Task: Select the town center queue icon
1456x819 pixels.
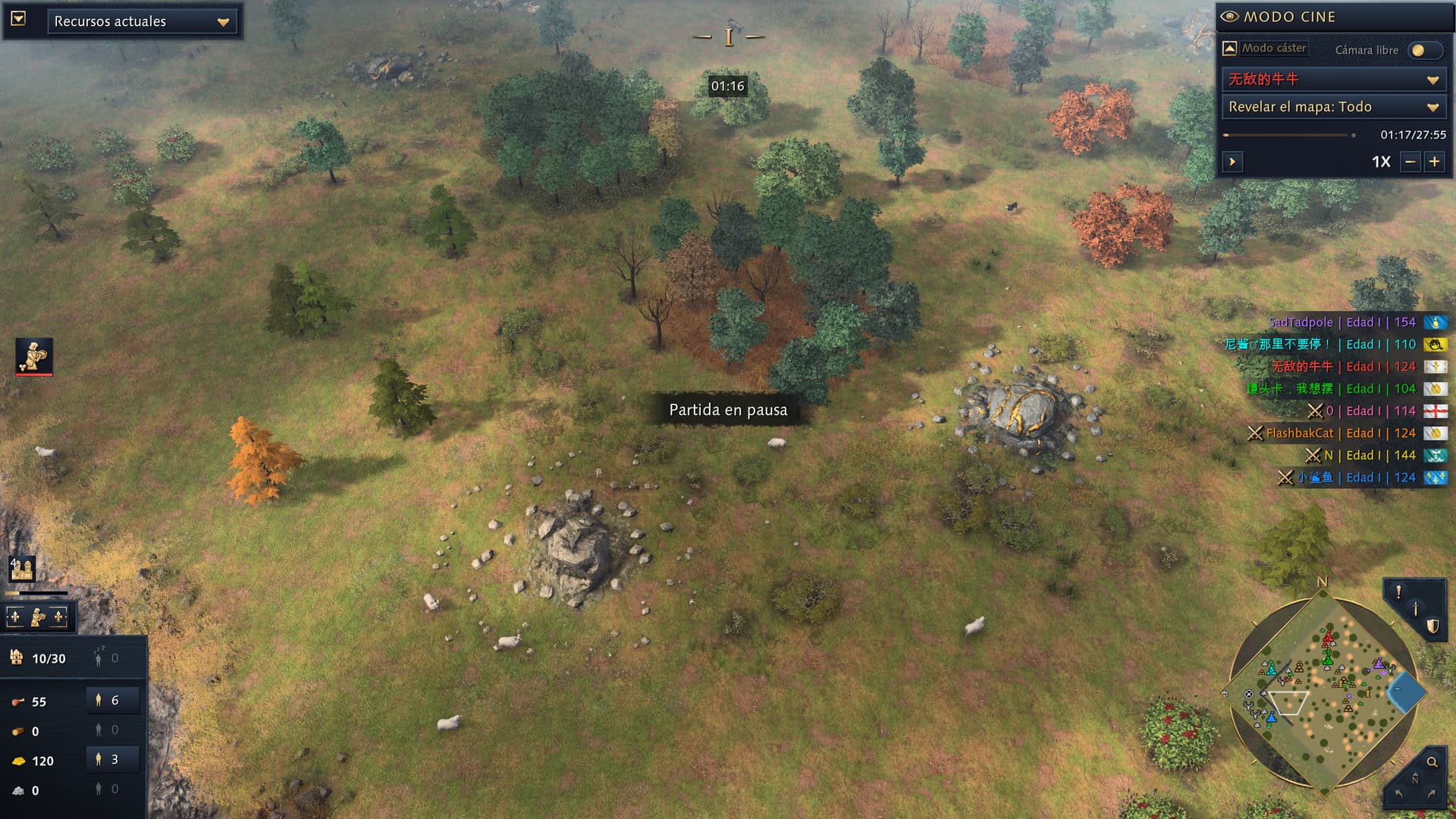Action: [22, 569]
